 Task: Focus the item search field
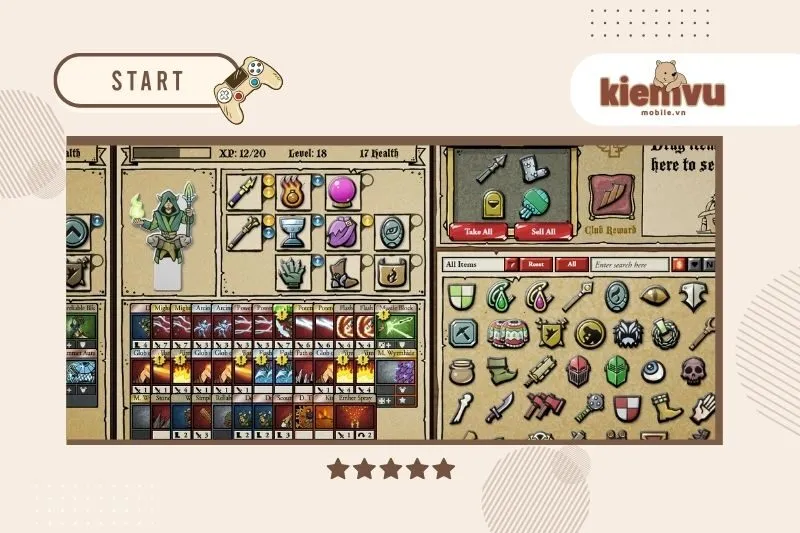628,264
